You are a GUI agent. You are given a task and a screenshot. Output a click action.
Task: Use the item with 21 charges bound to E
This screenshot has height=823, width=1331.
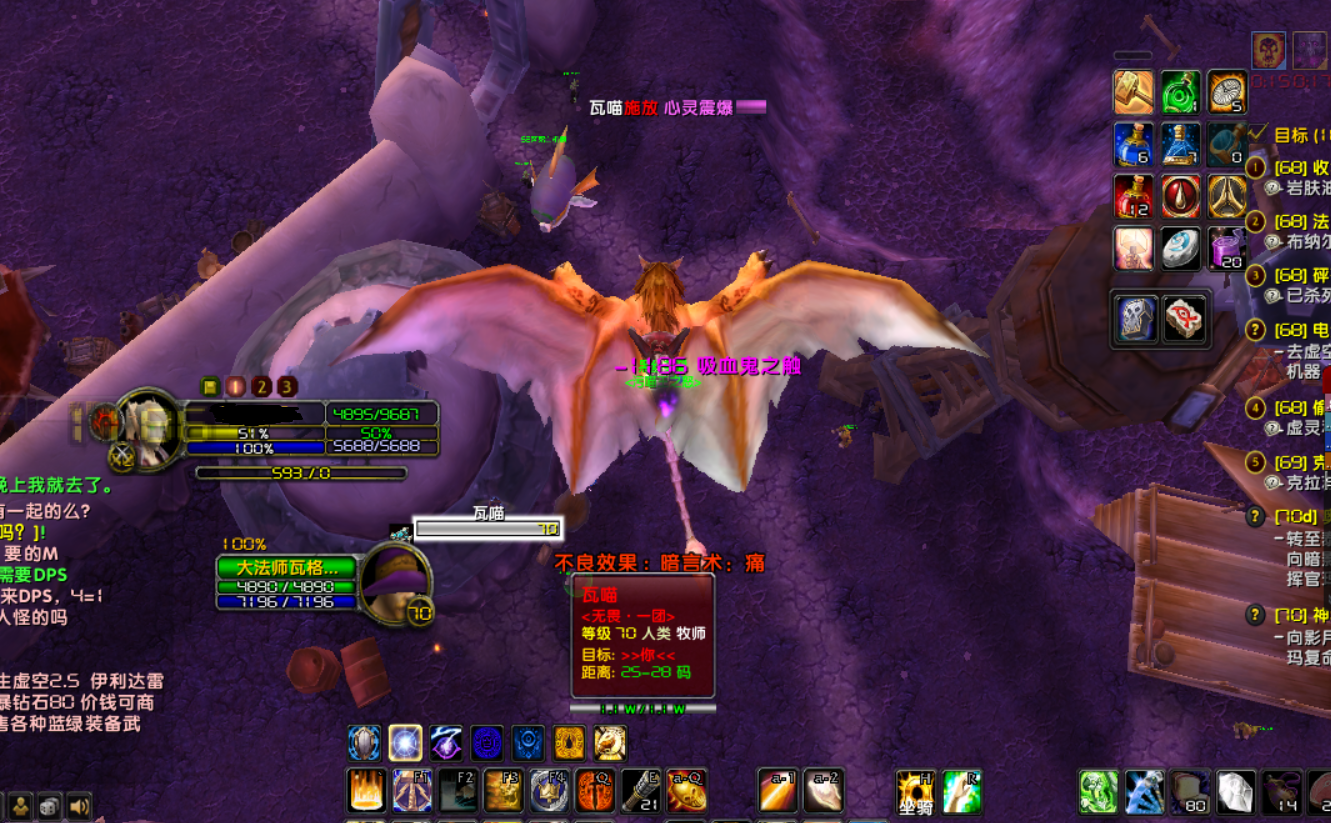[x=641, y=790]
